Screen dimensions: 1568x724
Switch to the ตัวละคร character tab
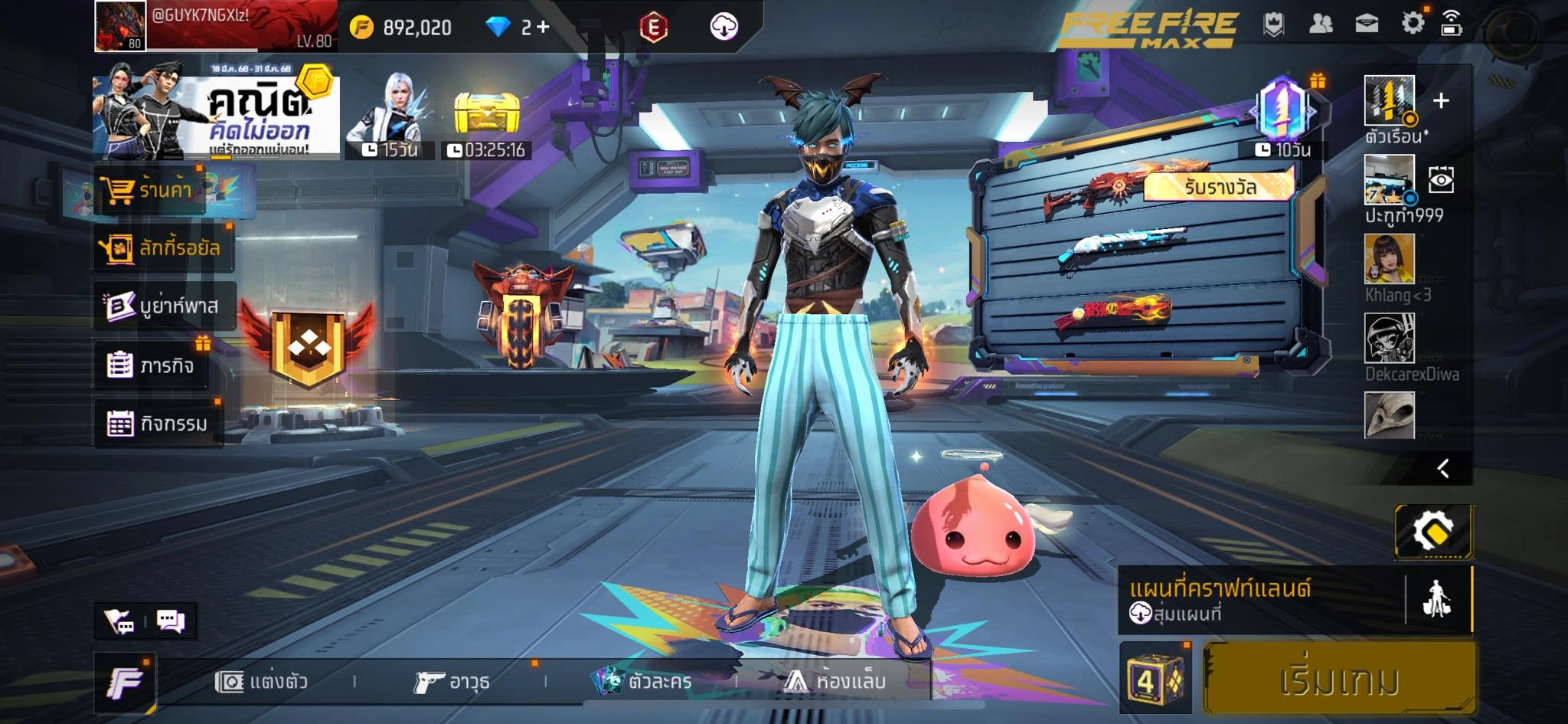click(x=643, y=681)
